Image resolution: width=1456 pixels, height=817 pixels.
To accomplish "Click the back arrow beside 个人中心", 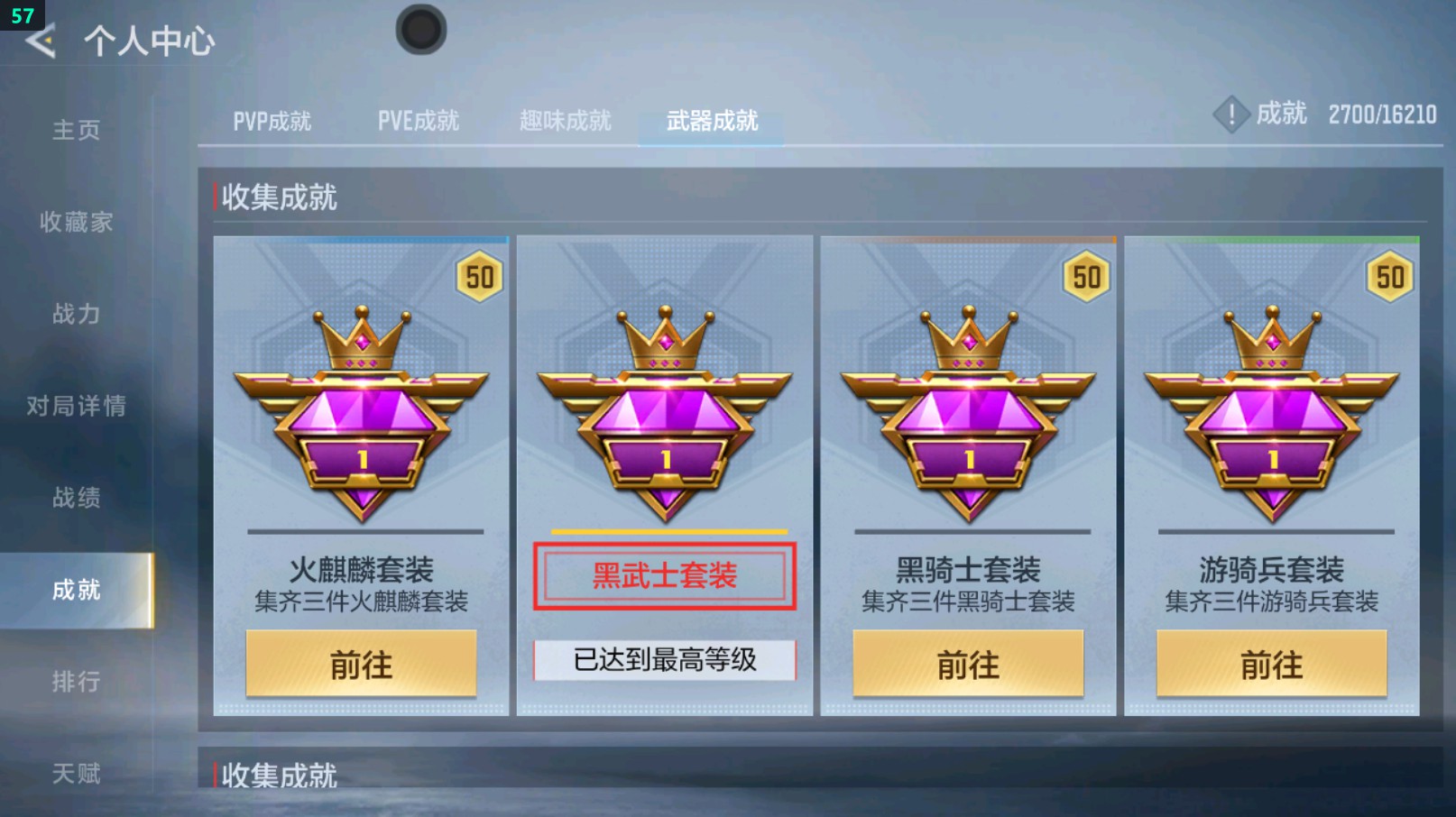I will point(40,41).
